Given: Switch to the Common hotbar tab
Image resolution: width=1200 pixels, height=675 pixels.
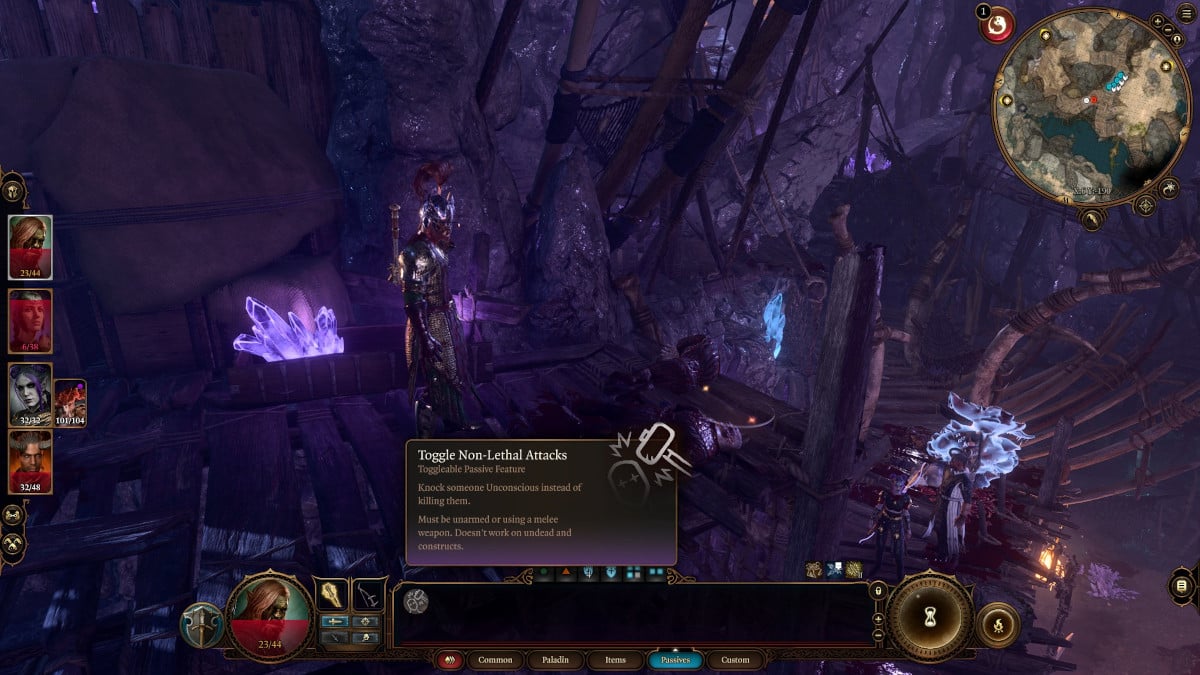Looking at the screenshot, I should click(495, 660).
